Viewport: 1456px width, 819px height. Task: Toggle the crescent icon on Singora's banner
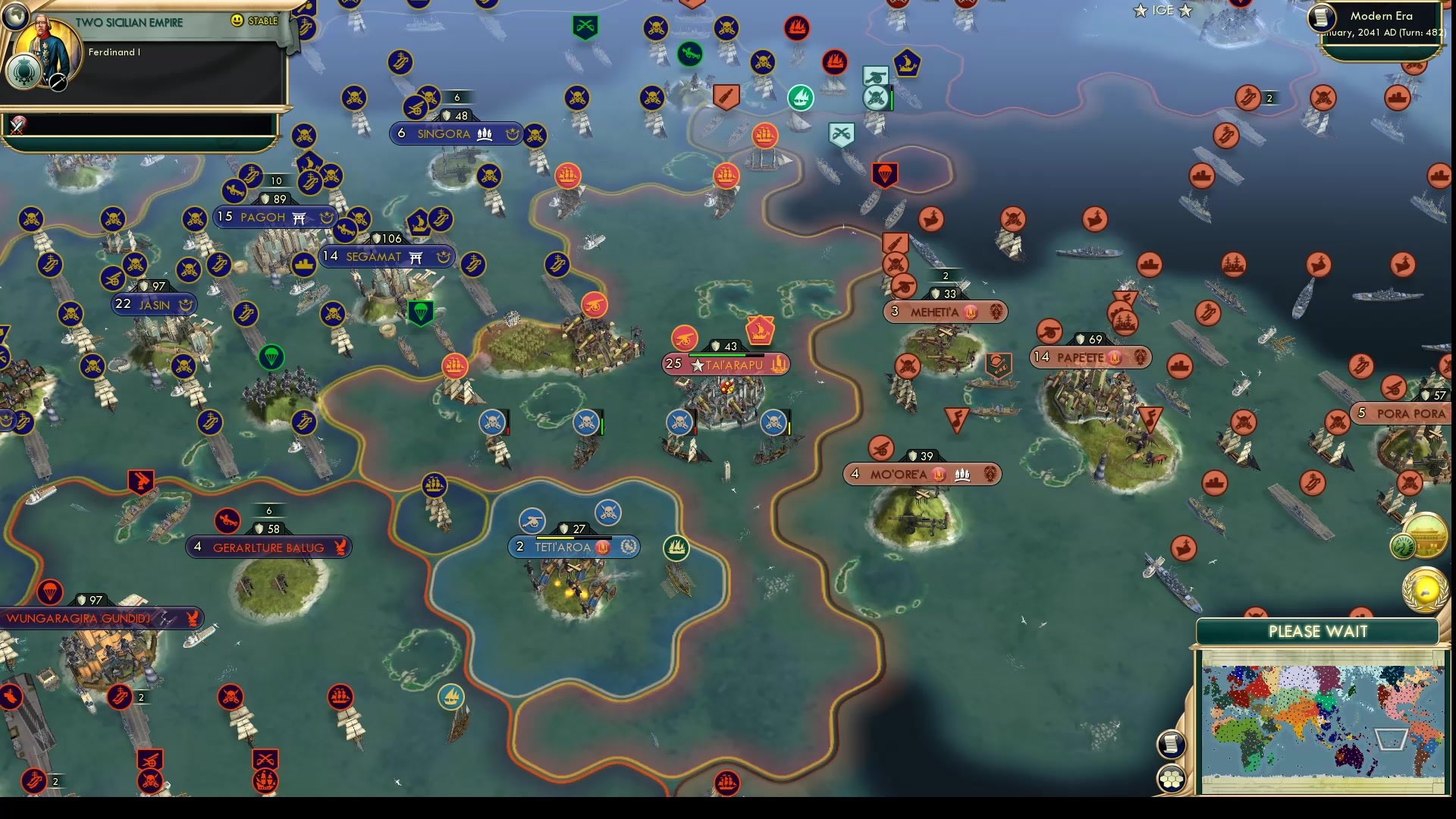click(512, 133)
